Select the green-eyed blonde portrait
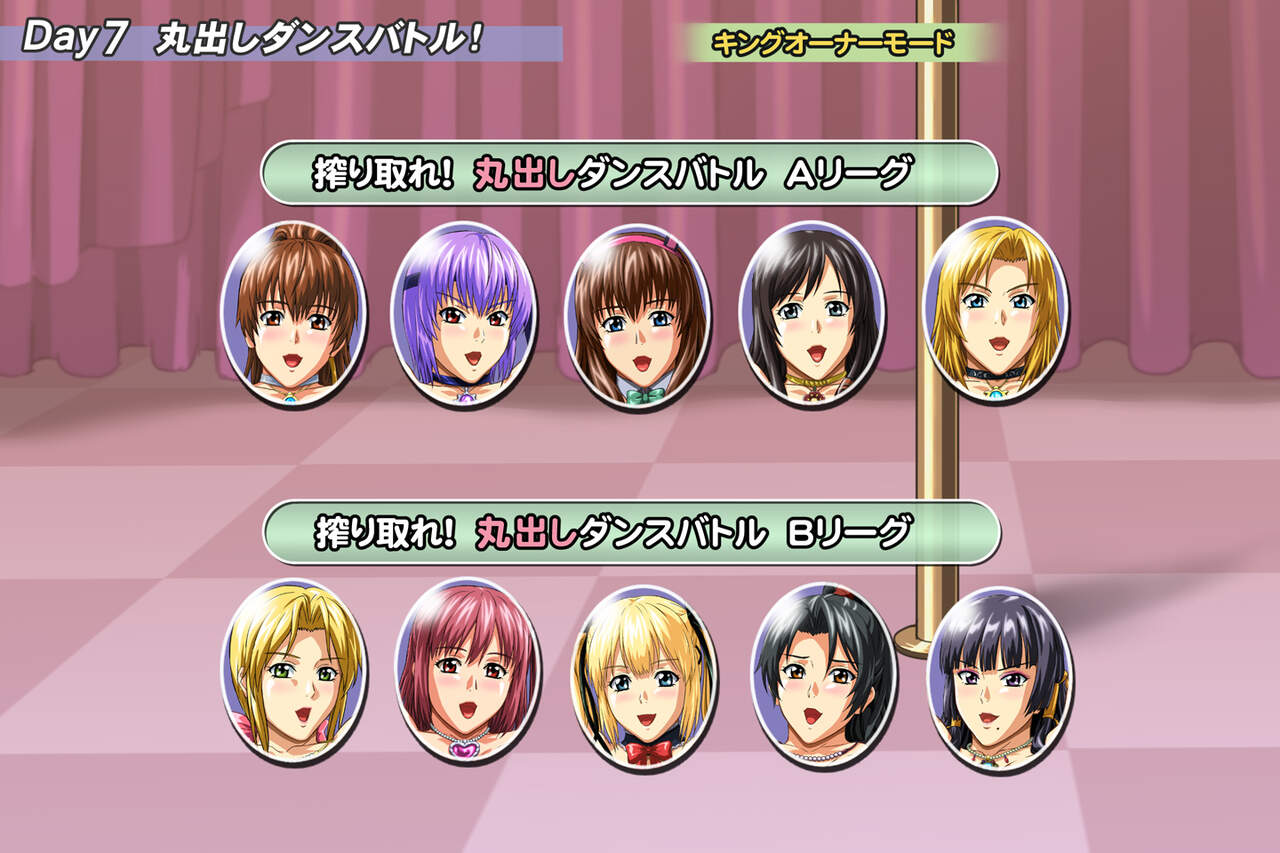Screen dimensions: 1280x853 tap(293, 670)
